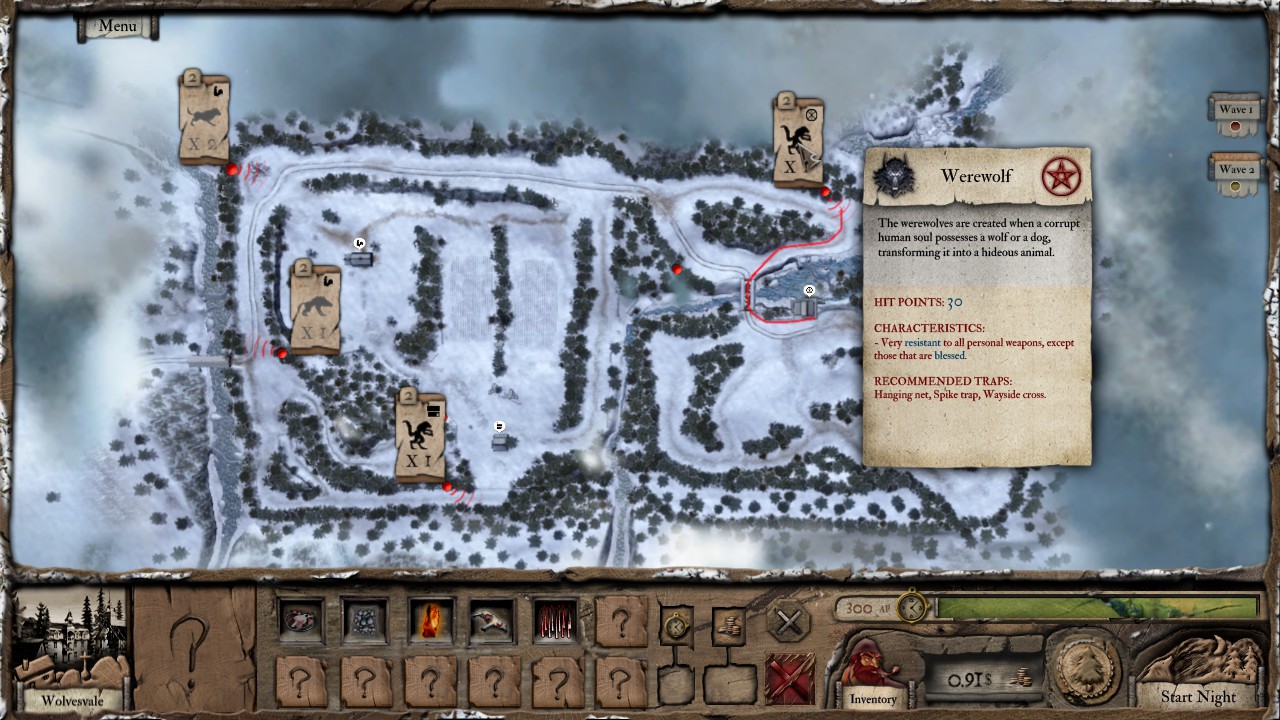Image resolution: width=1280 pixels, height=720 pixels.
Task: Choose the bloody spike trap
Action: click(556, 621)
